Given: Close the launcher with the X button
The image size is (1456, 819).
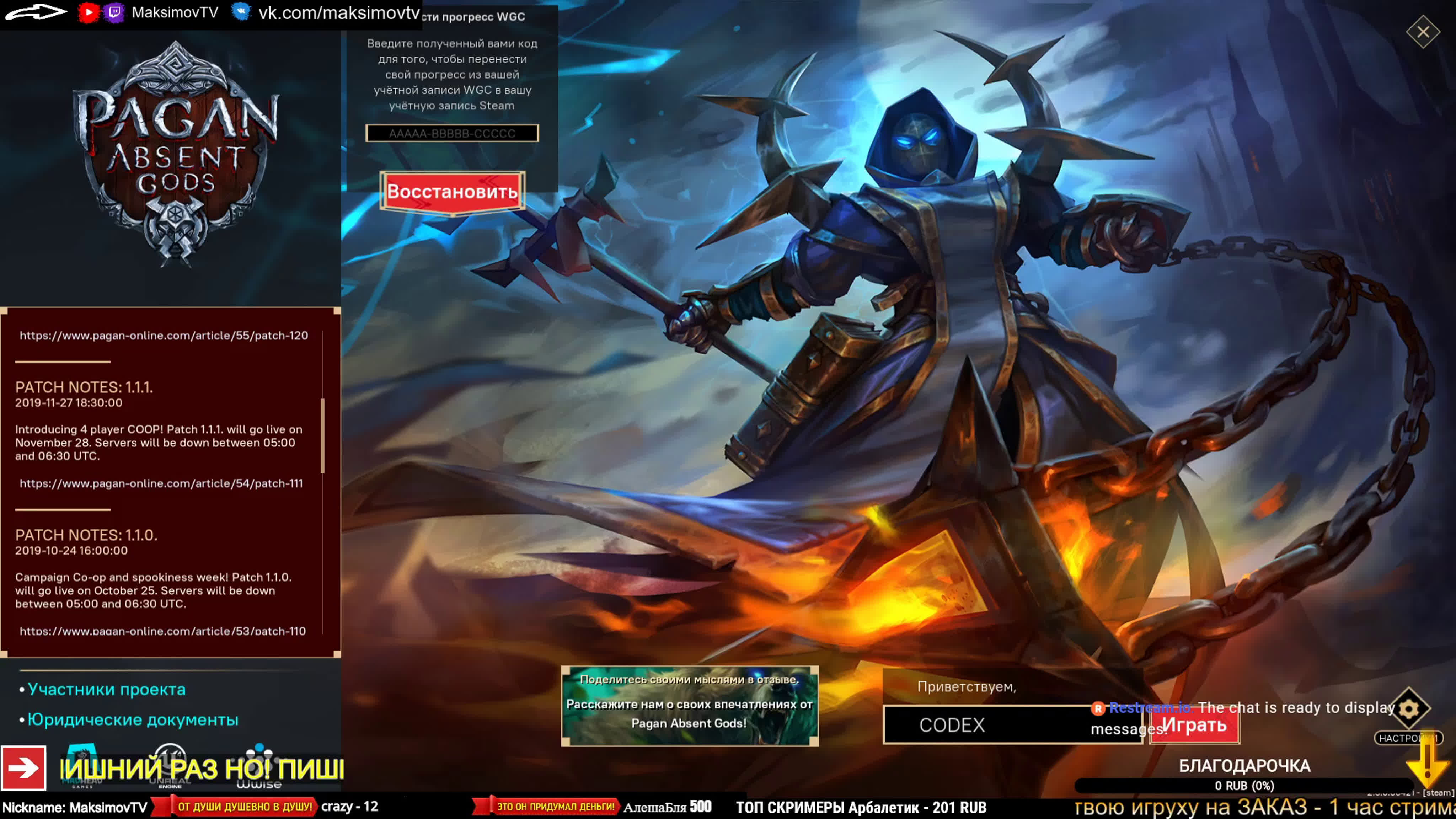Looking at the screenshot, I should click(1423, 32).
